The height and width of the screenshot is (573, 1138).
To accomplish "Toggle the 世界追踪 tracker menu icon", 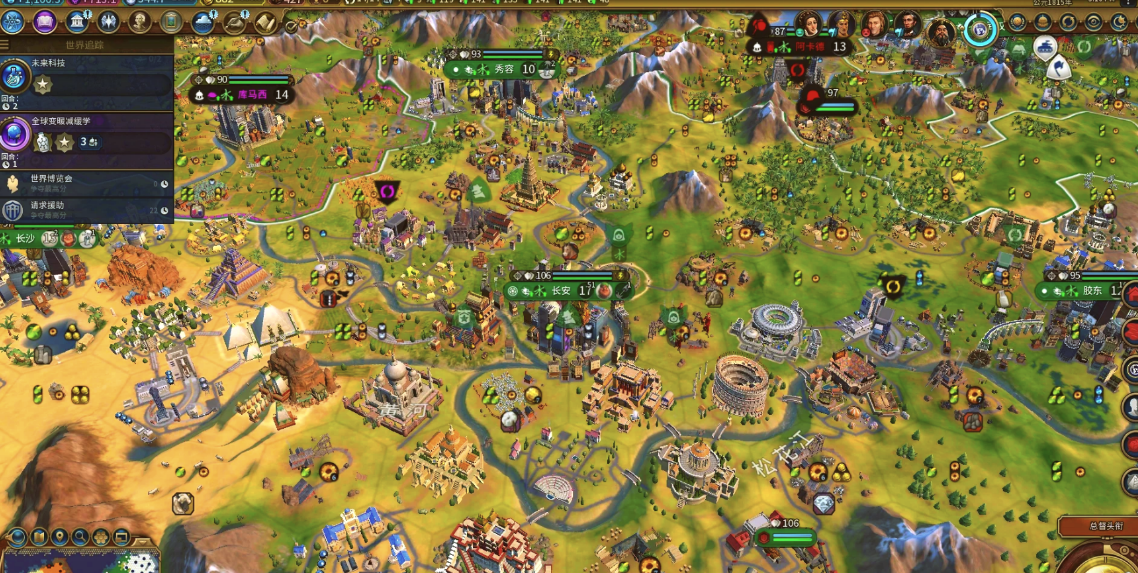I will point(6,45).
